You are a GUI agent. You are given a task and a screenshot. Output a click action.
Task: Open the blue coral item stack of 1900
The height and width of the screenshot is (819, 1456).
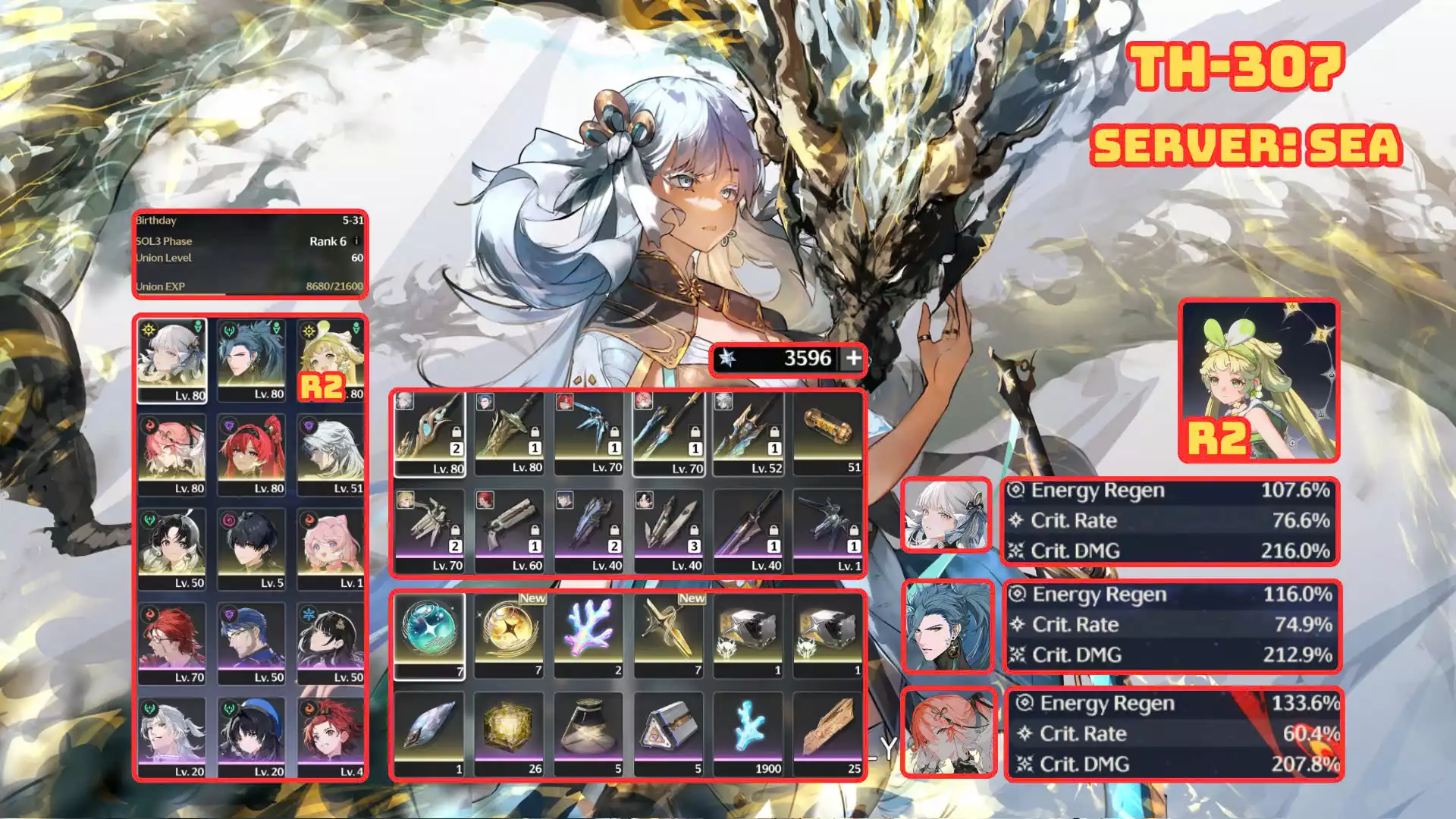point(748,734)
